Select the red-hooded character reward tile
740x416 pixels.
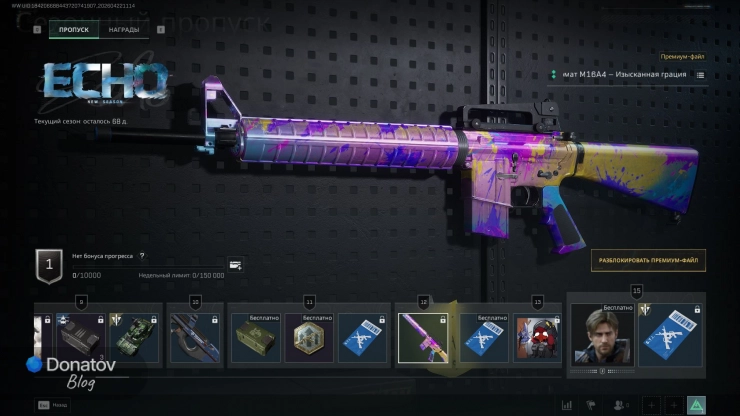(538, 337)
